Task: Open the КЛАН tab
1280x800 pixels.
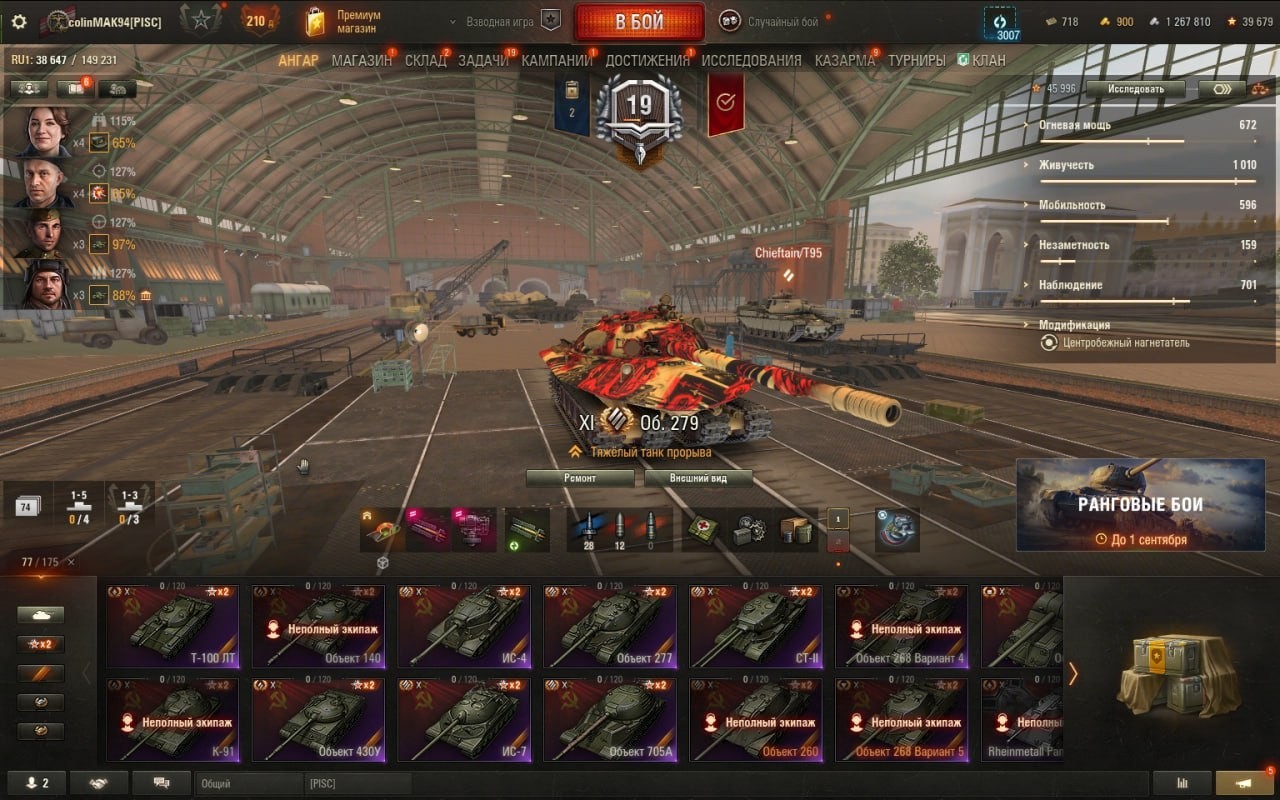Action: tap(982, 60)
